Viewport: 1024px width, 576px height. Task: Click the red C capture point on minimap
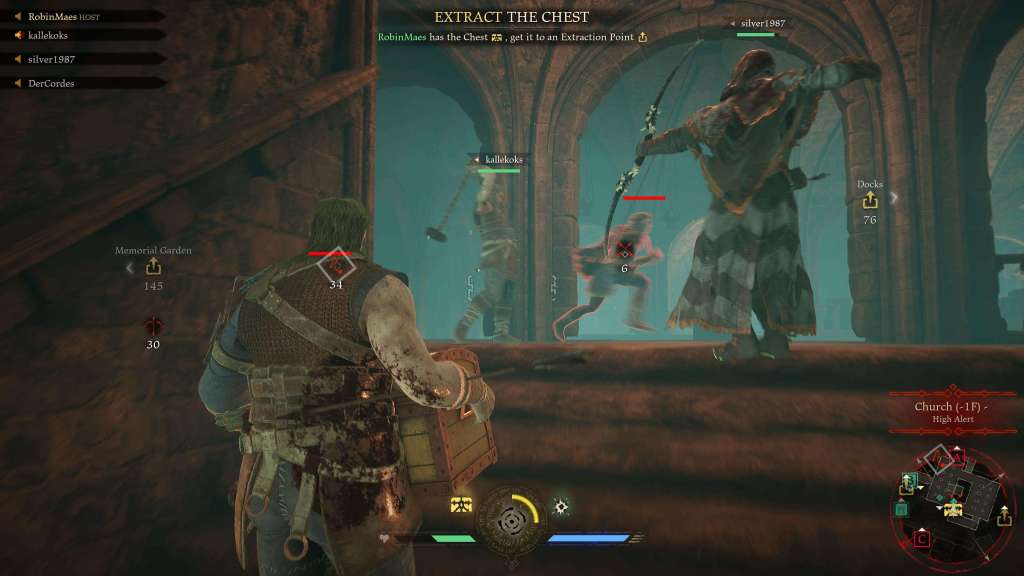[921, 540]
